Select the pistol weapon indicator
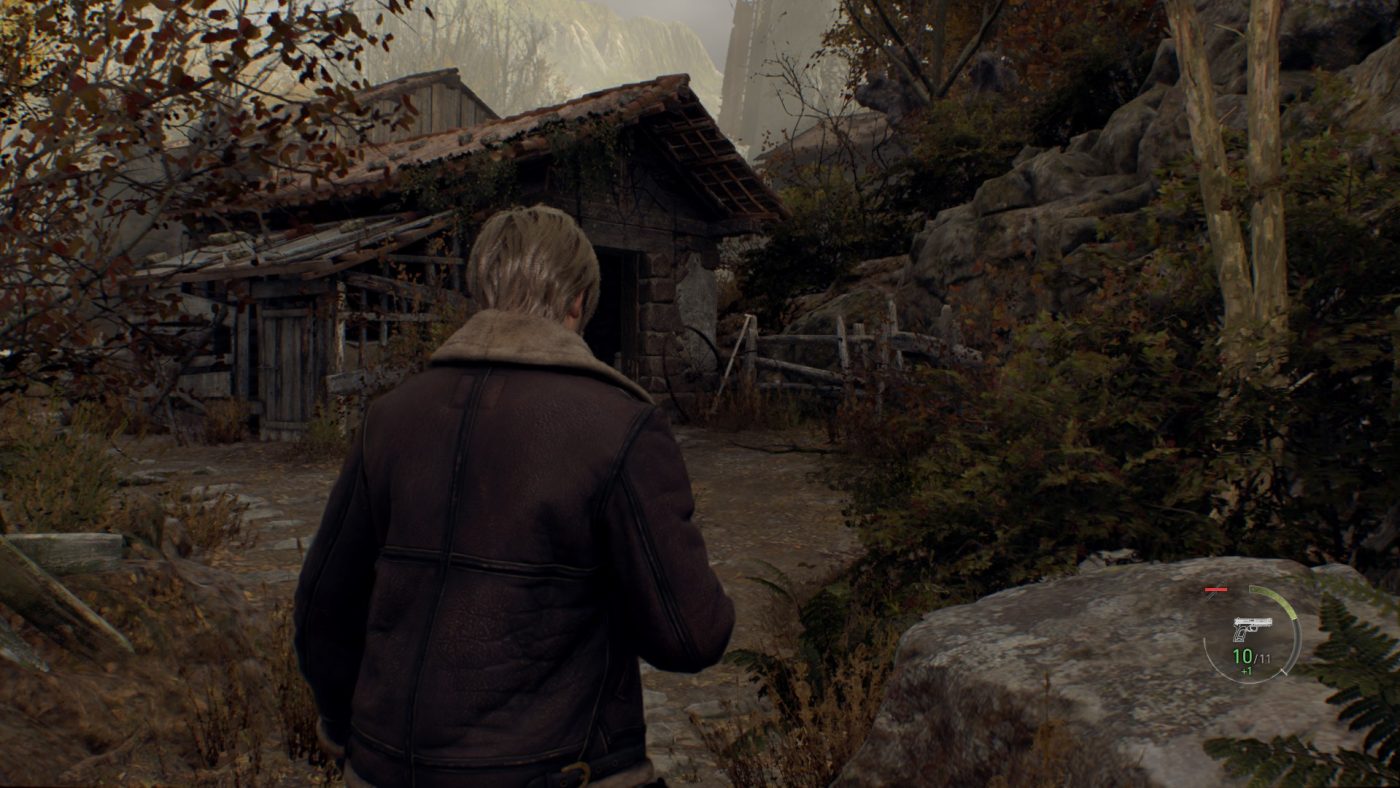This screenshot has width=1400, height=788. 1253,629
